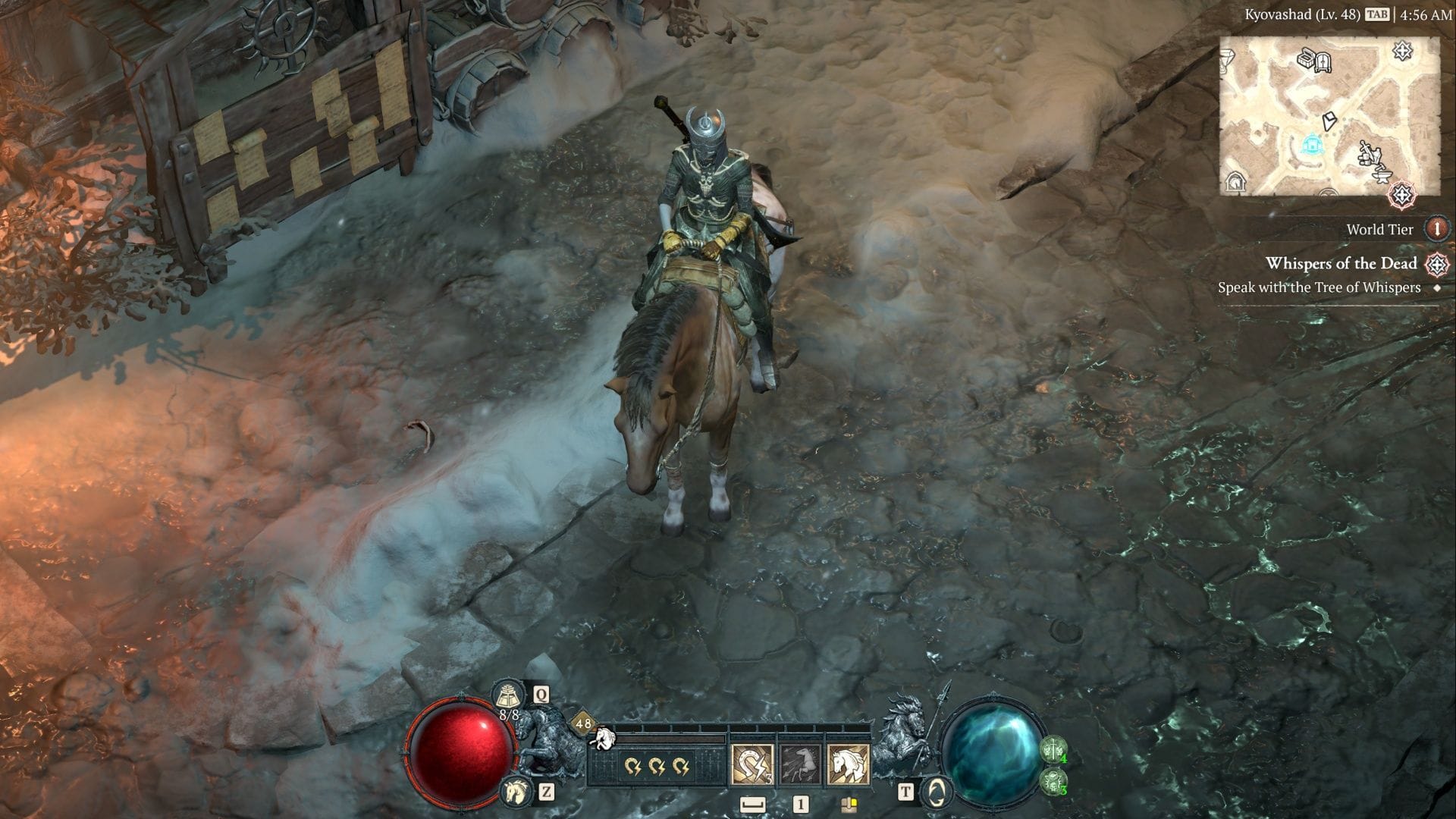This screenshot has height=819, width=1456.
Task: Click the stash chest icon on the minimap
Action: (1306, 58)
